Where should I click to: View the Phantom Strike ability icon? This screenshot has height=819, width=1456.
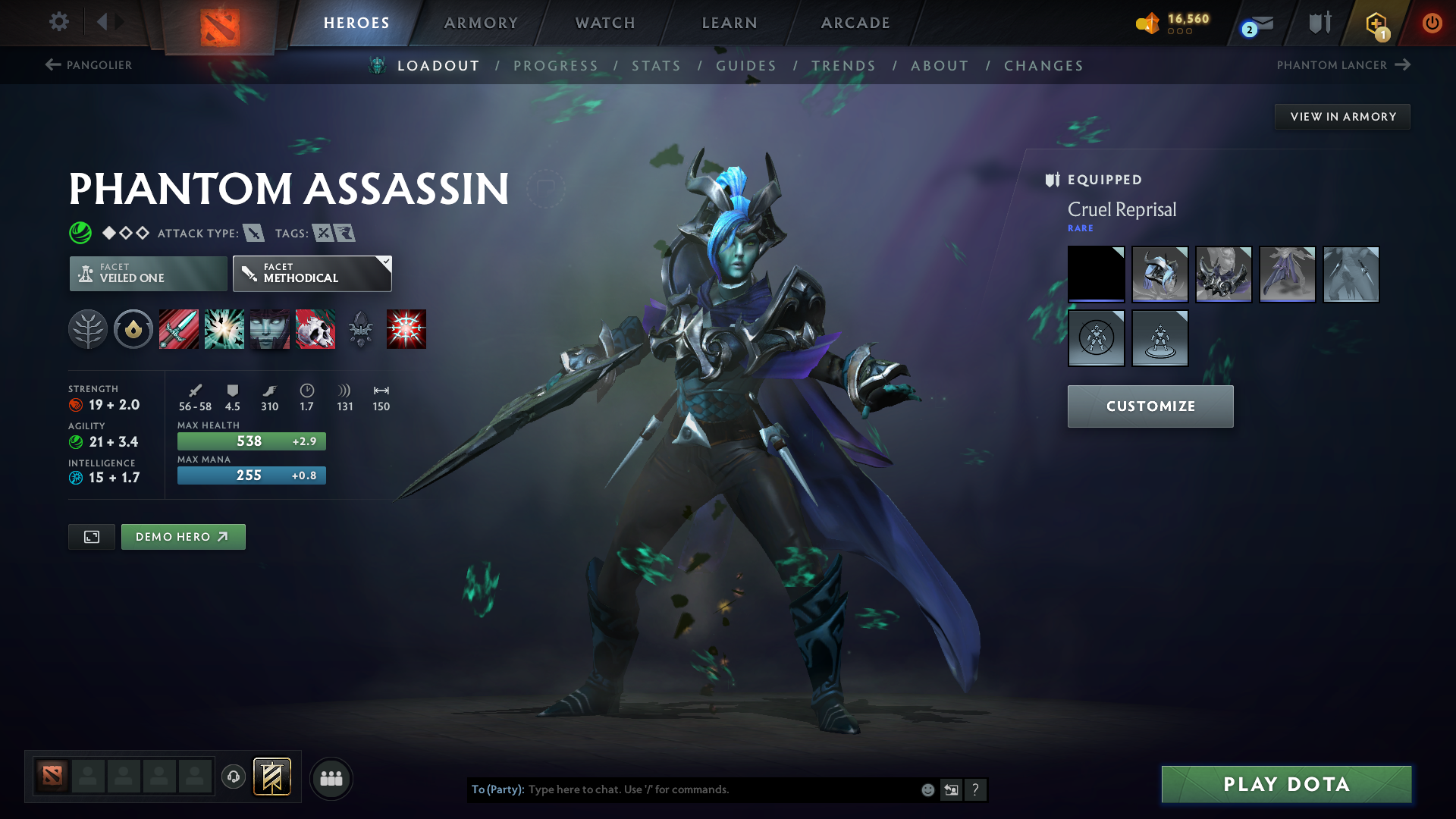(224, 329)
